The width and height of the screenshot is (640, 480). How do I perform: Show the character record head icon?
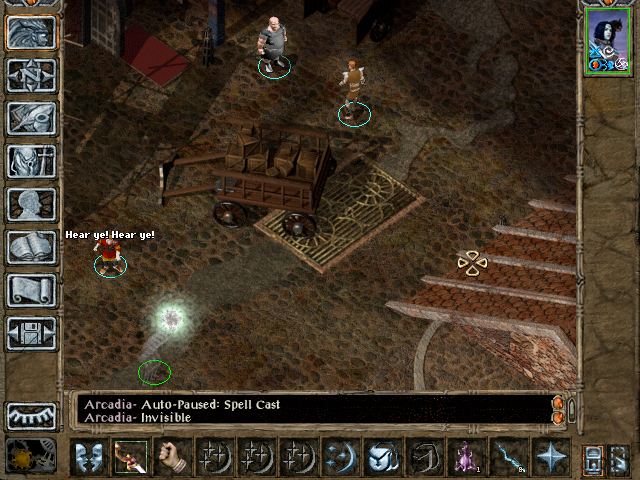pyautogui.click(x=32, y=204)
